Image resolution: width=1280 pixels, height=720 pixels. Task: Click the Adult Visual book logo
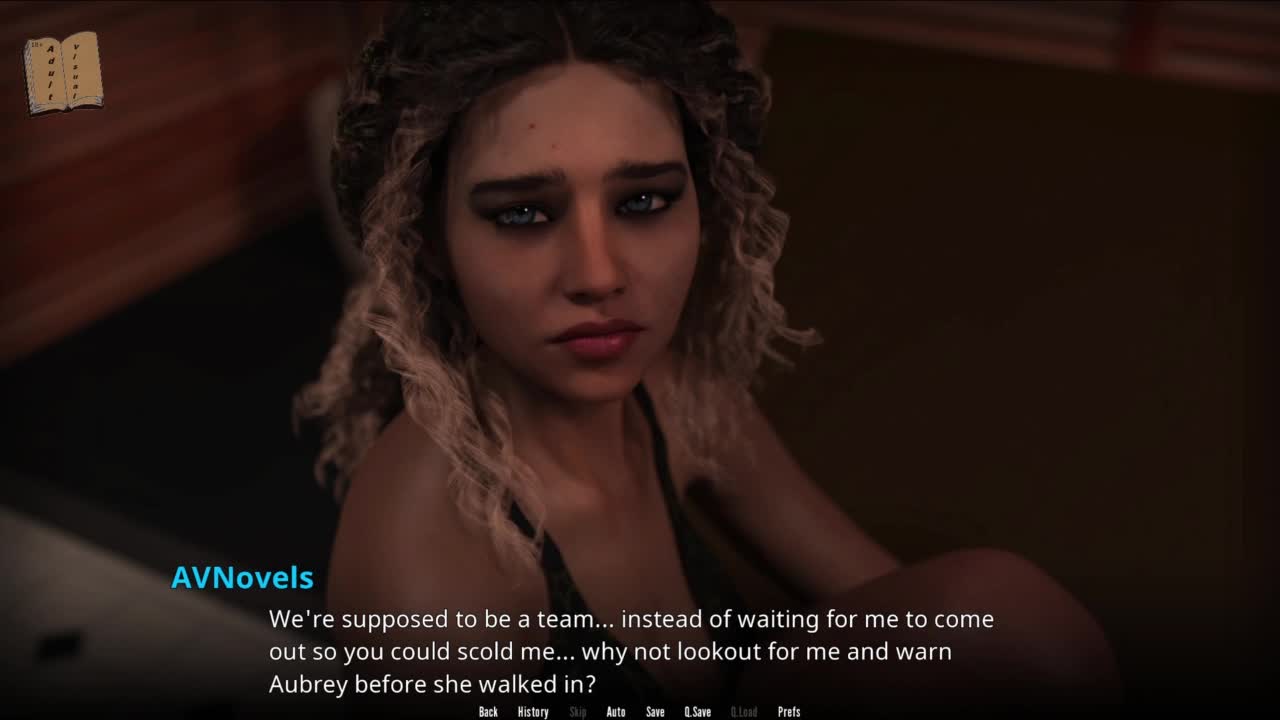click(63, 72)
